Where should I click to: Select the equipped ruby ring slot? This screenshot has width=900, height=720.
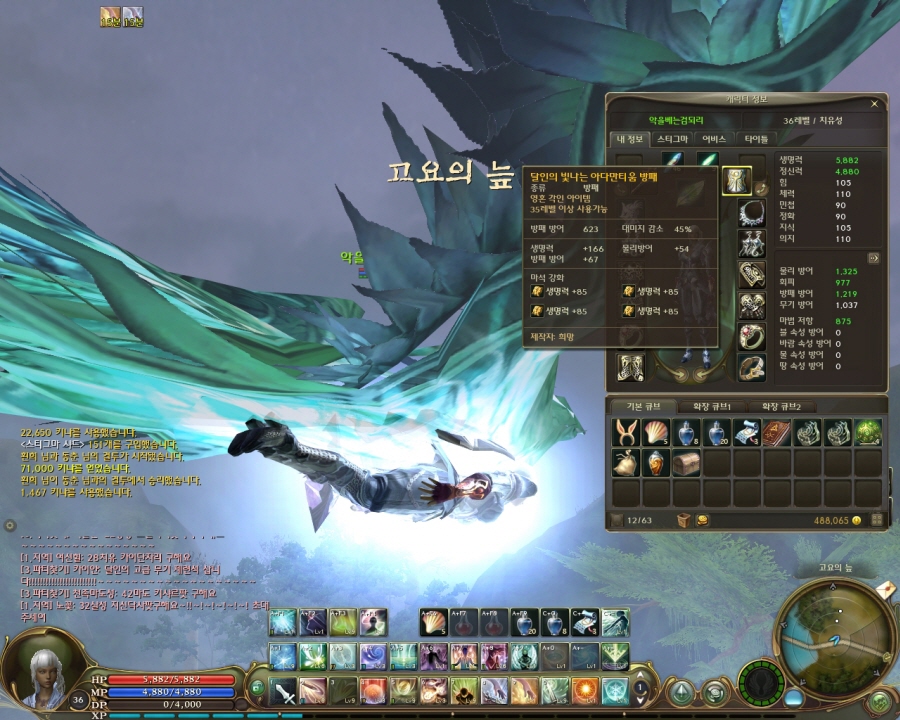[x=751, y=336]
